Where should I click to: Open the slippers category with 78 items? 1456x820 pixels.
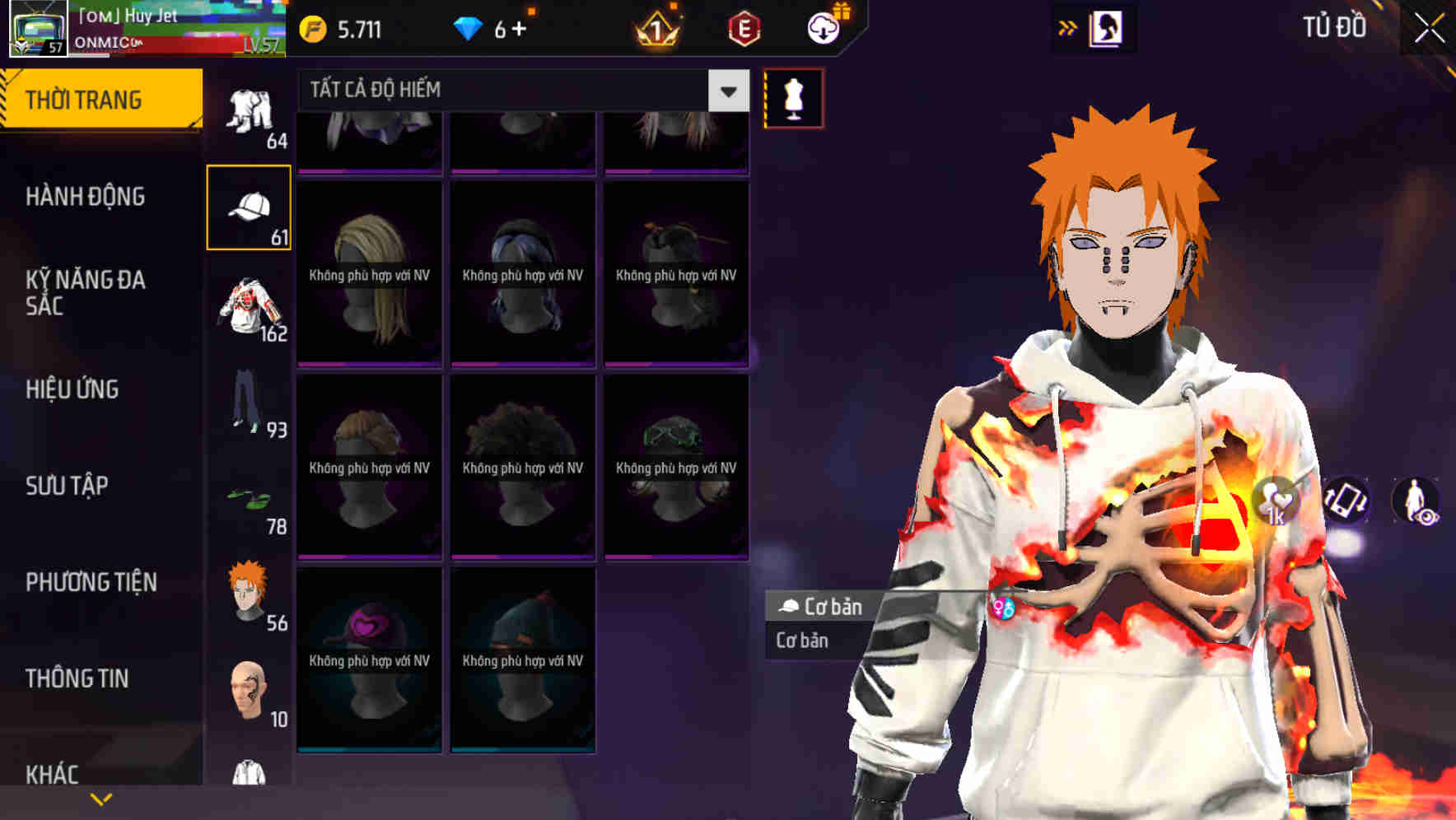(250, 498)
